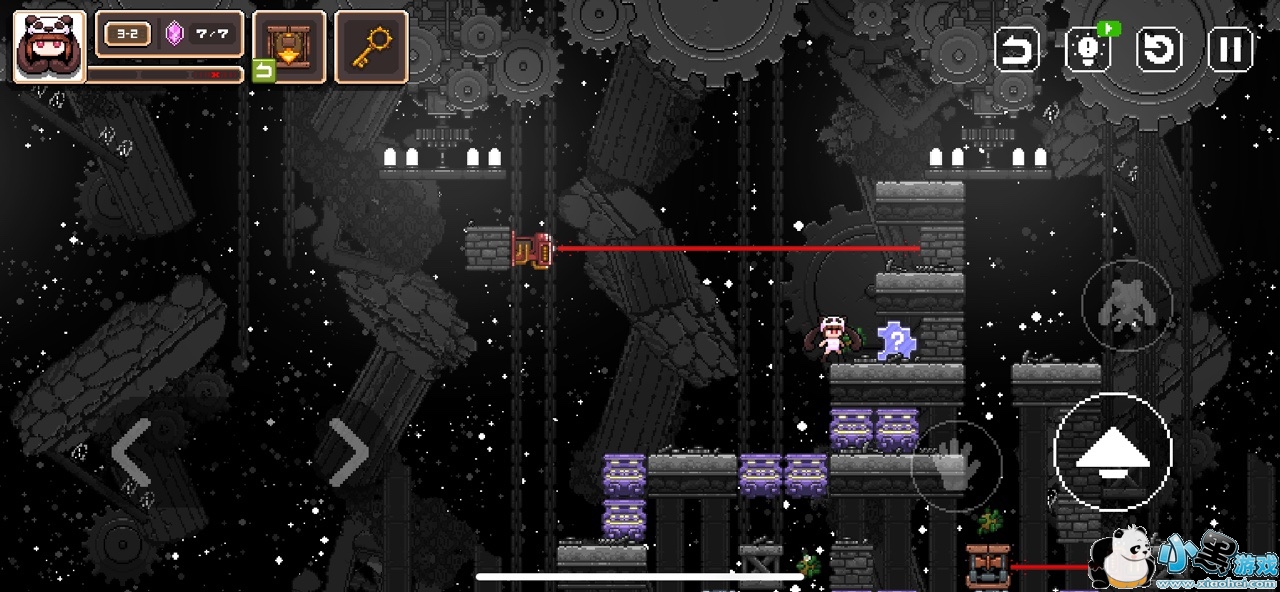Tap the panda girl character portrait
1280x592 pixels.
click(48, 46)
